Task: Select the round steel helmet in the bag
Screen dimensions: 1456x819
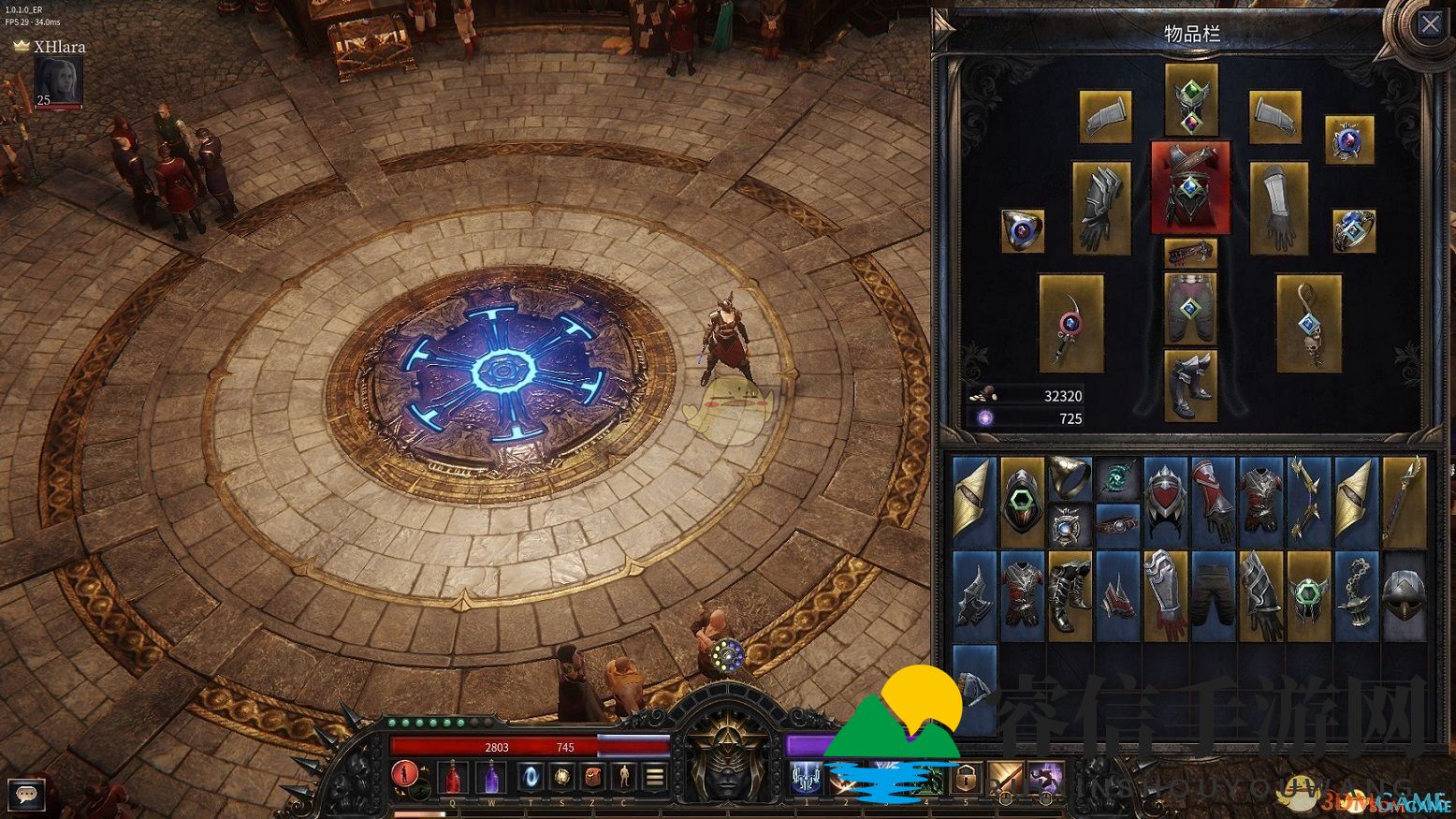Action: click(1404, 594)
